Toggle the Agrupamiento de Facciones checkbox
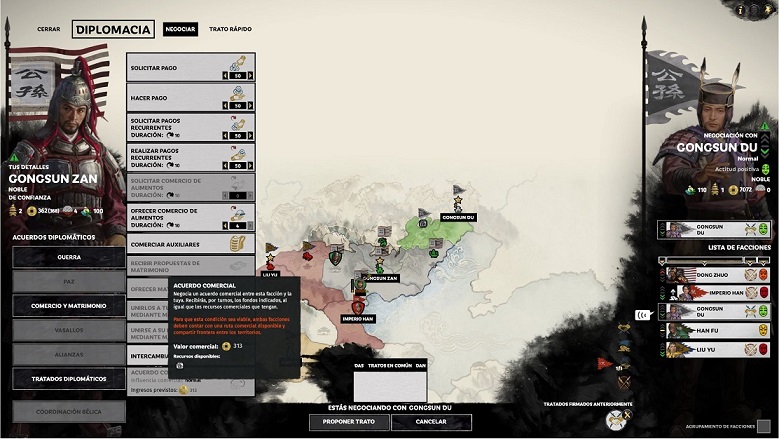779x439 pixels. point(762,427)
